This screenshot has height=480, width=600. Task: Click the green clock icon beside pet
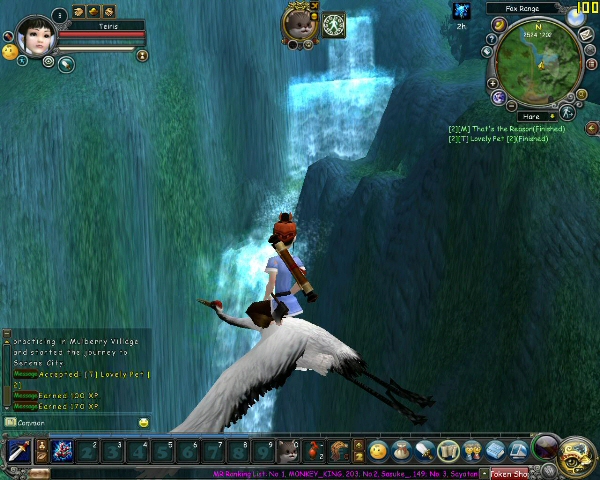(333, 23)
